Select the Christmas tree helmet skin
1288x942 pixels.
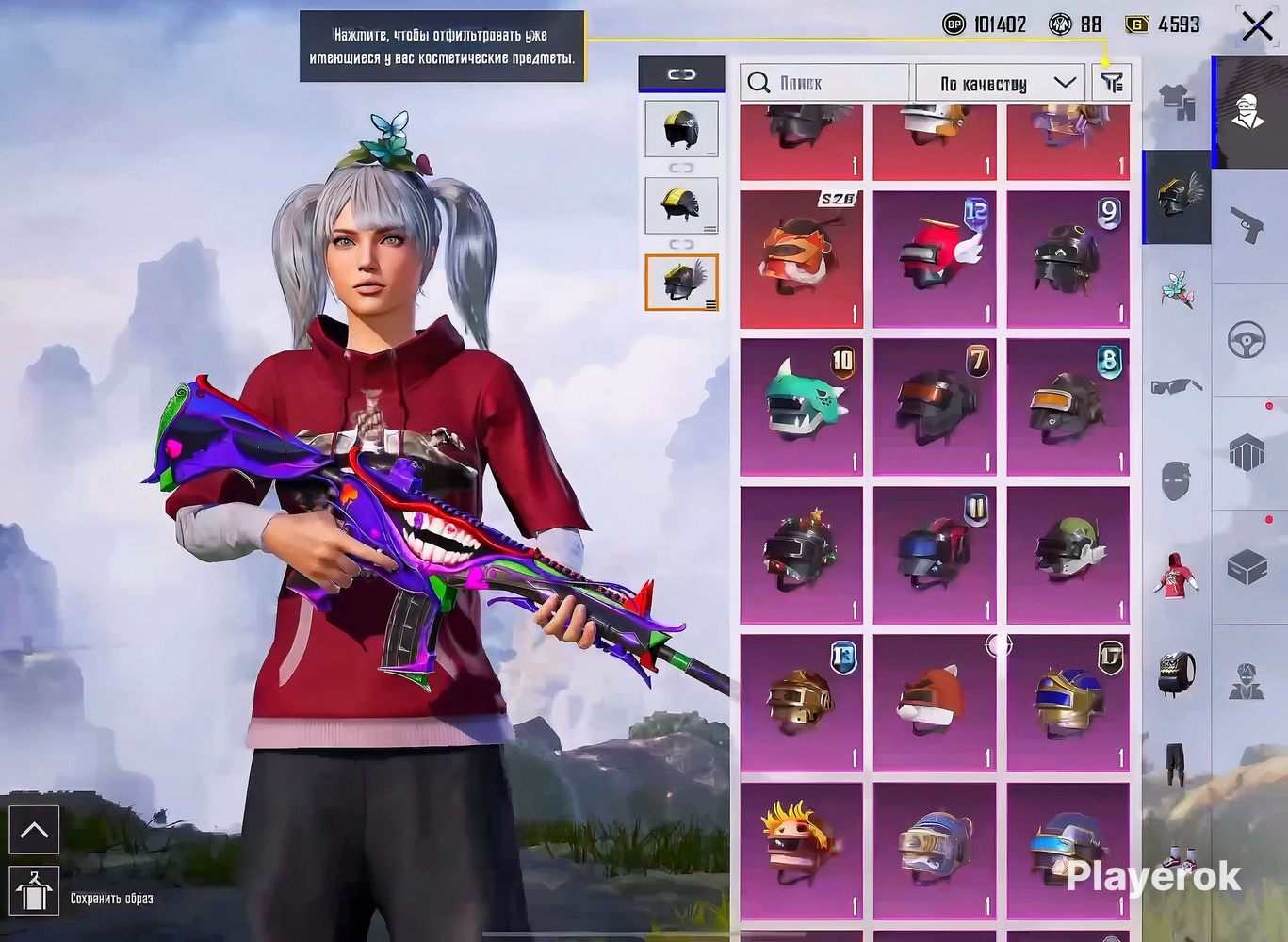click(801, 555)
